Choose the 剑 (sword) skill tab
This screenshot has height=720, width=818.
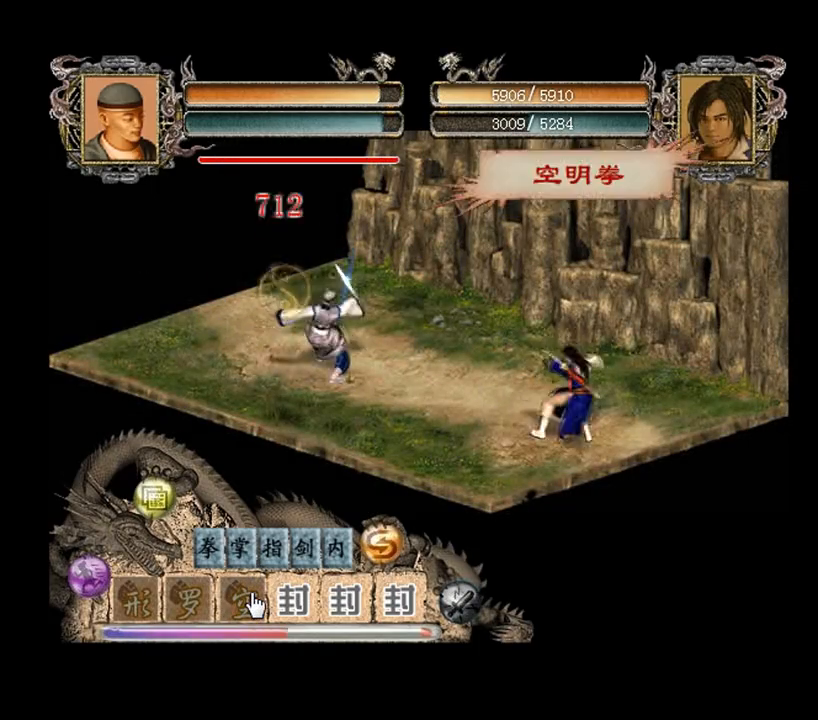pyautogui.click(x=304, y=548)
